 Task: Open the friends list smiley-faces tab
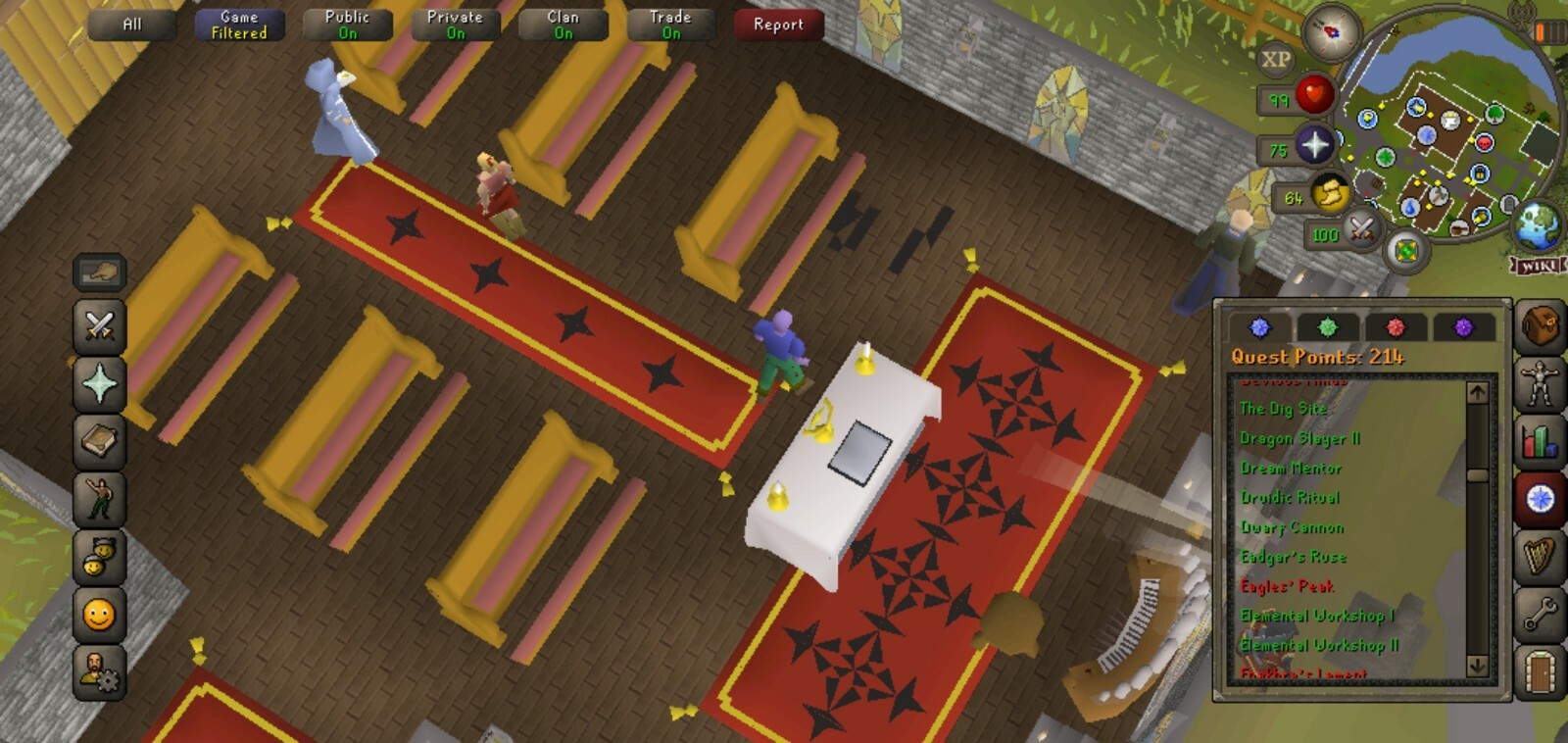coord(99,557)
